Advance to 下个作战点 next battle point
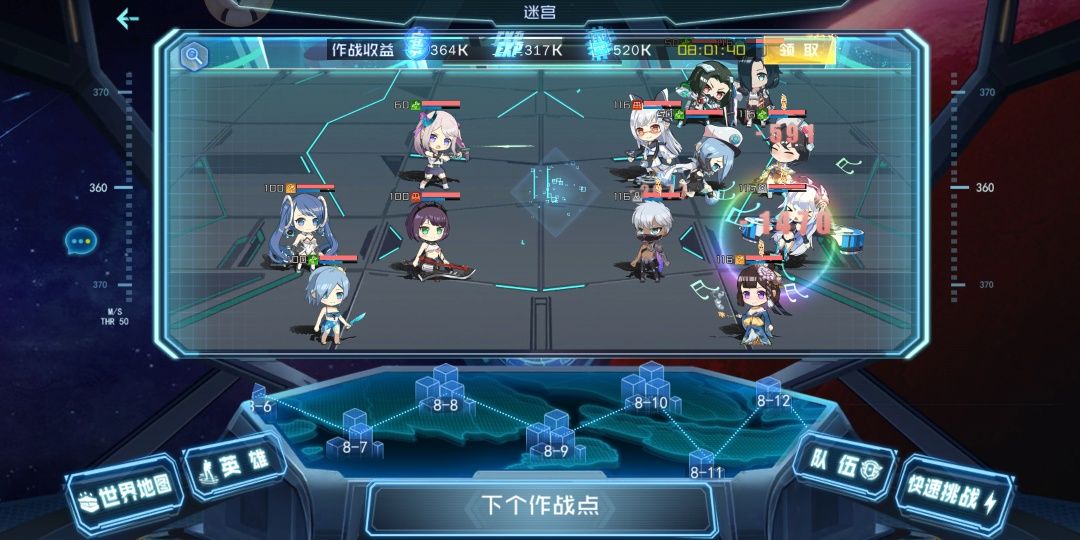The height and width of the screenshot is (540, 1080). click(x=539, y=505)
